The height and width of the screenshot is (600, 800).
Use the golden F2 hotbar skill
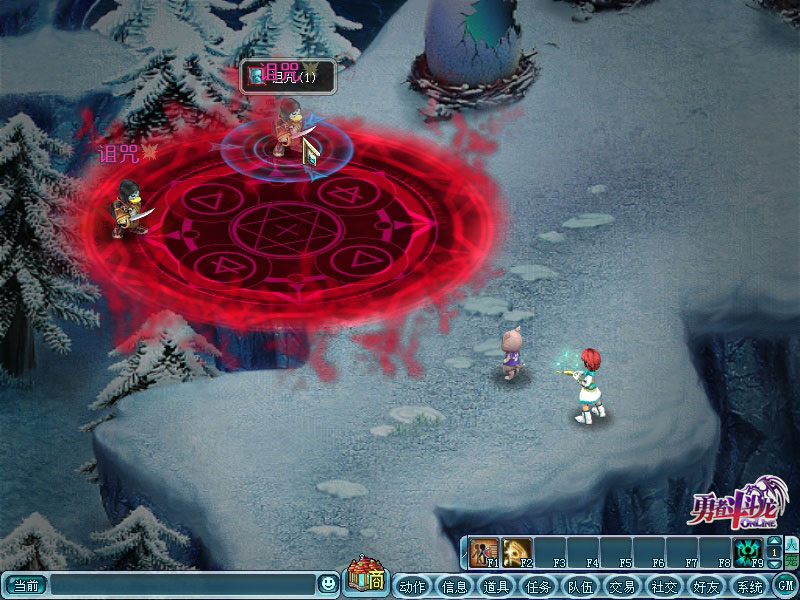[517, 553]
